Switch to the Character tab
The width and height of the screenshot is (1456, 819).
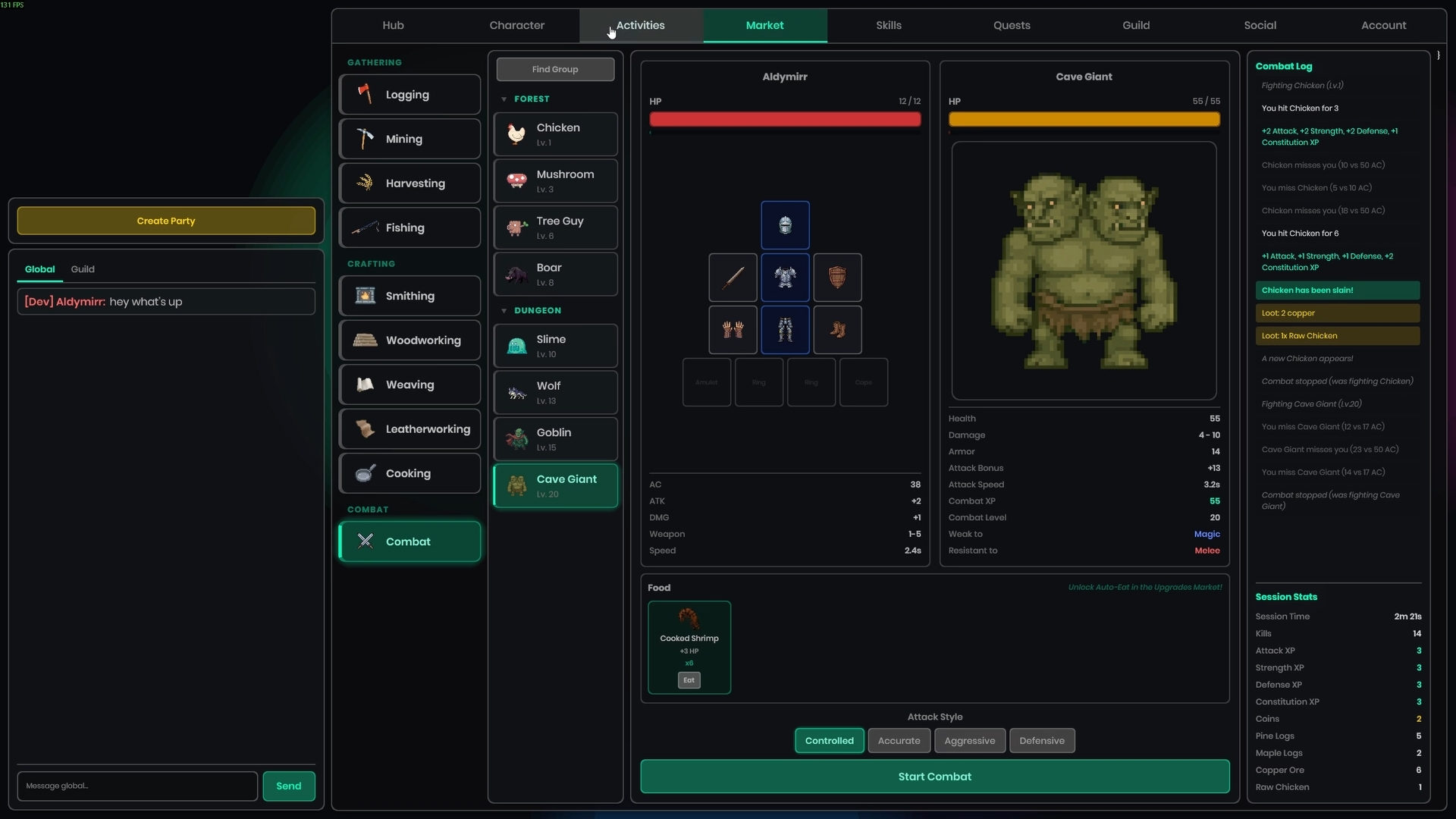pyautogui.click(x=516, y=25)
